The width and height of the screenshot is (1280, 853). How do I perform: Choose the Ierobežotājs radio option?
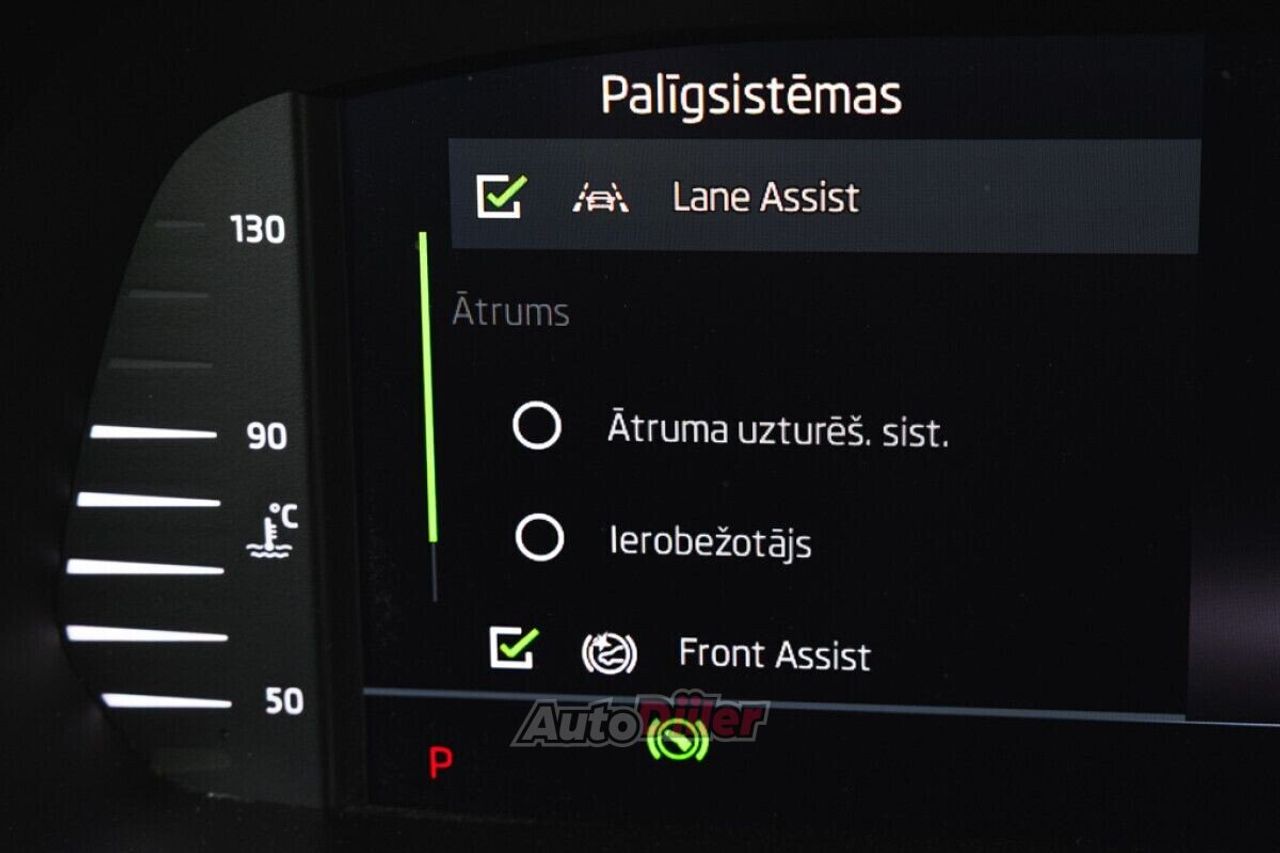(x=539, y=539)
